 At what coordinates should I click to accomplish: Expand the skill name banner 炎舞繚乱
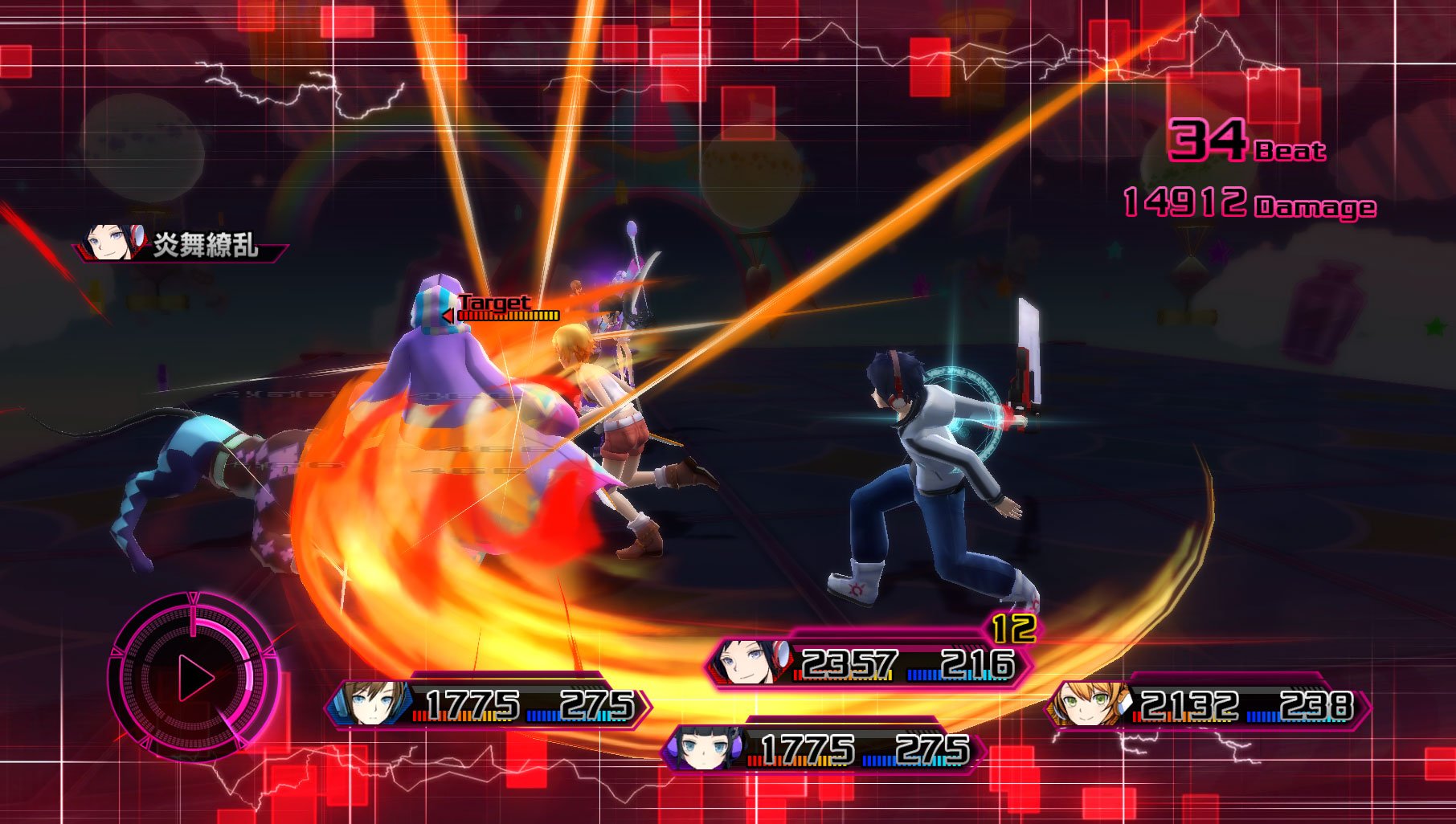(x=205, y=245)
